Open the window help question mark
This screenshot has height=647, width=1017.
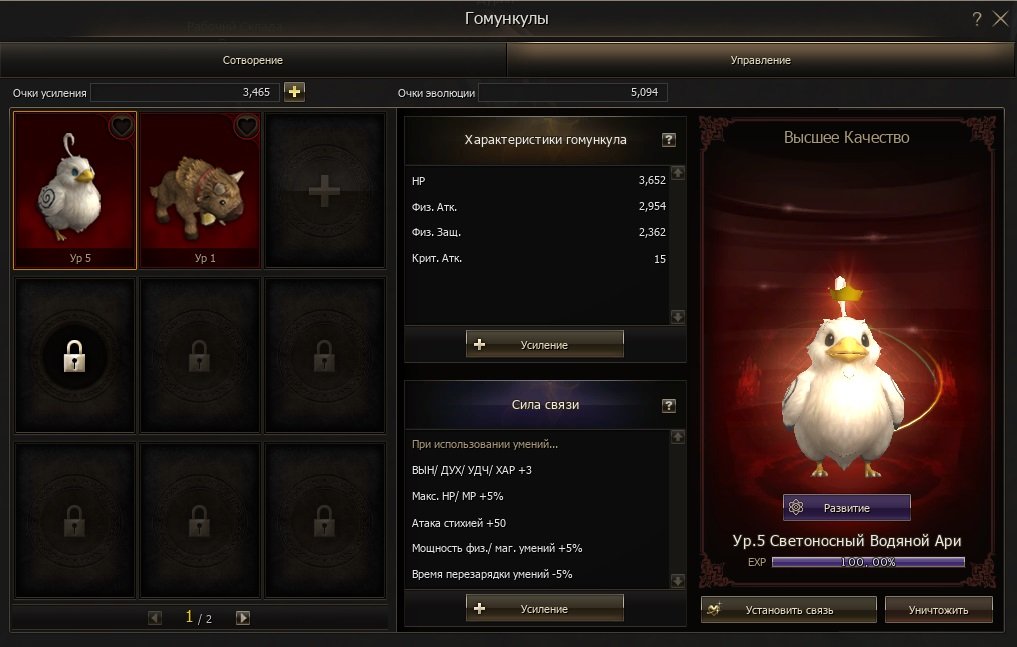(x=977, y=19)
